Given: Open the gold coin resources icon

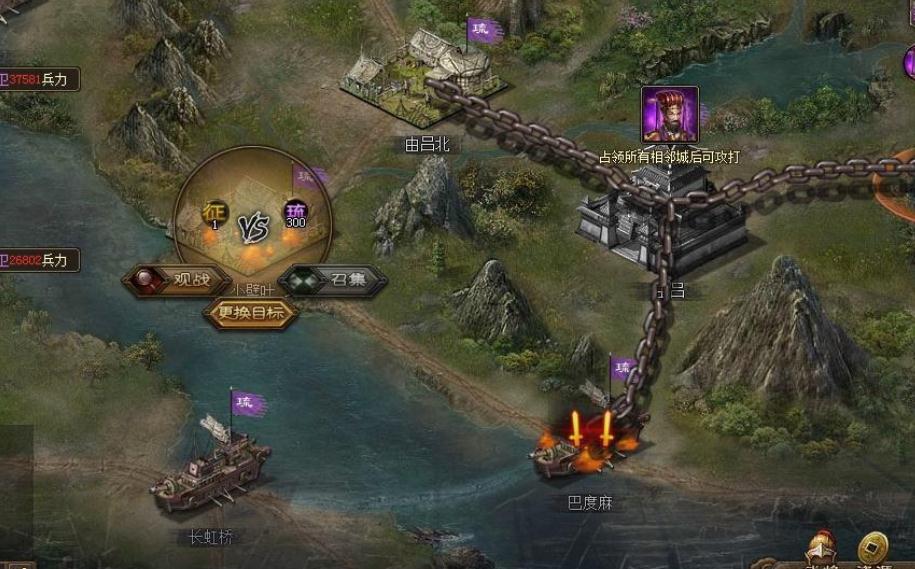Looking at the screenshot, I should 873,549.
